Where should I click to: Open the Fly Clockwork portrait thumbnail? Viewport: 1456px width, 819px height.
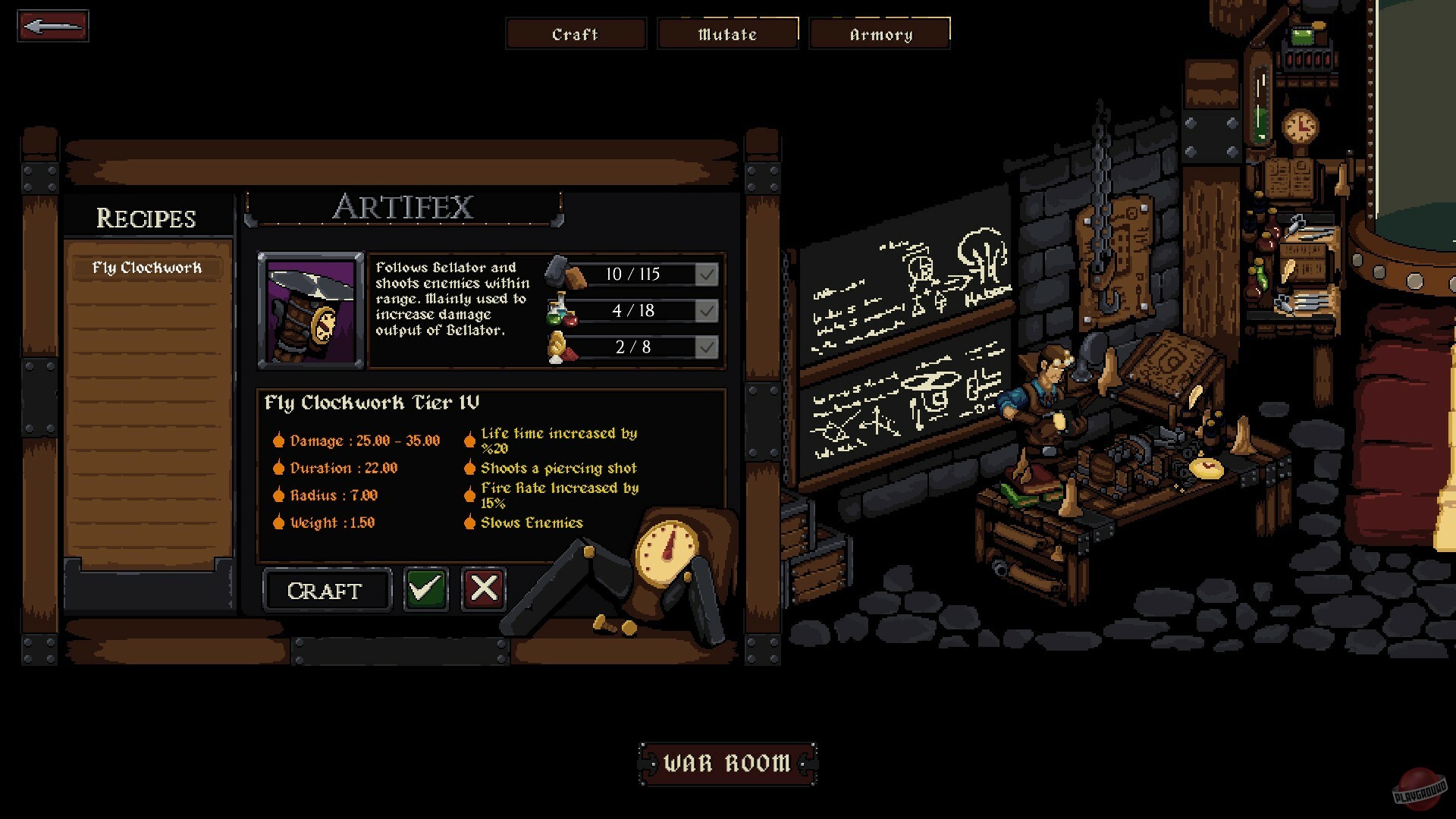[x=309, y=306]
